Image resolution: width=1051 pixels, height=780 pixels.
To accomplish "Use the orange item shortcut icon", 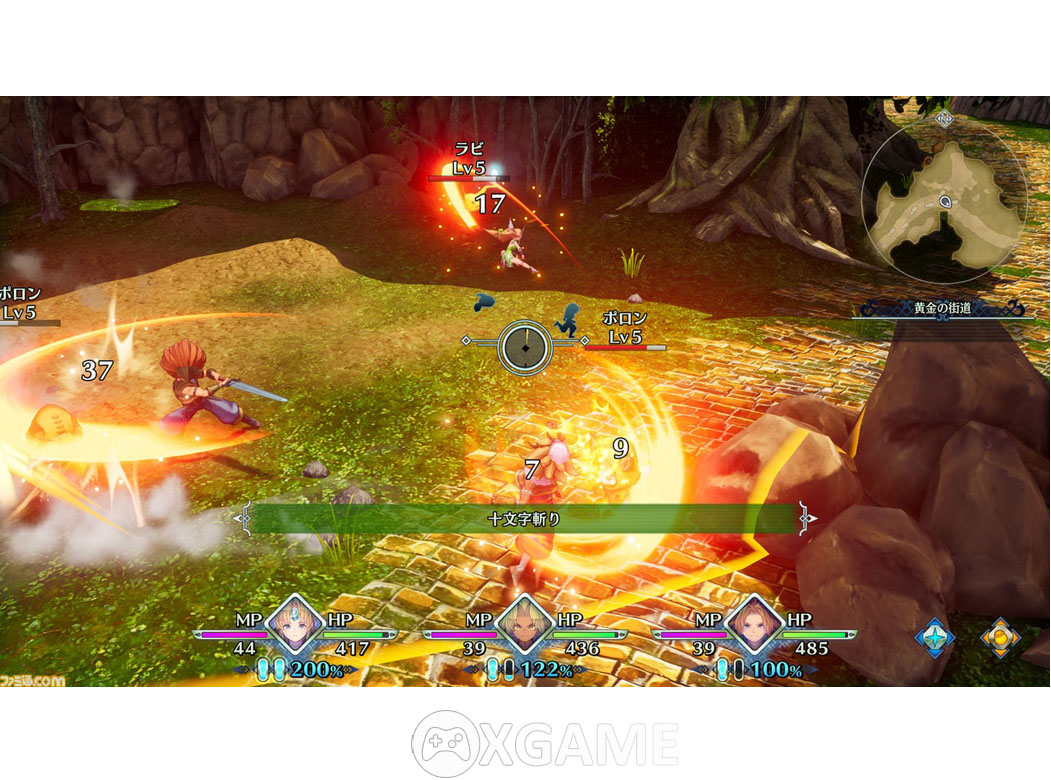I will [x=1000, y=637].
